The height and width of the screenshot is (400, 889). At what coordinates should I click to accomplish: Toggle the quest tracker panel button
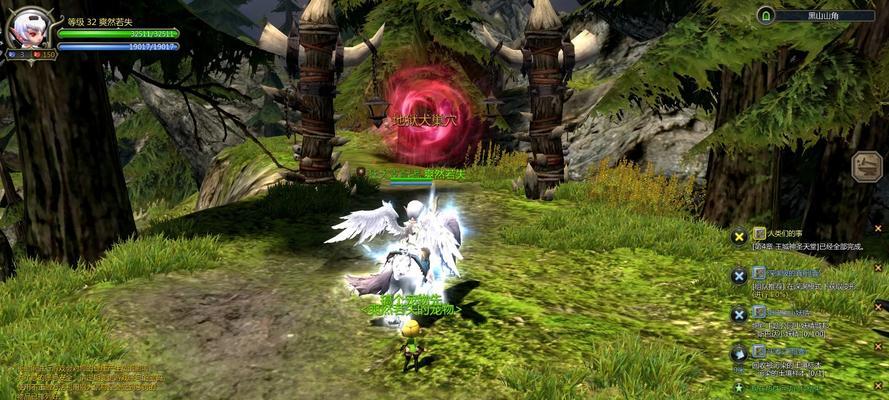point(866,166)
